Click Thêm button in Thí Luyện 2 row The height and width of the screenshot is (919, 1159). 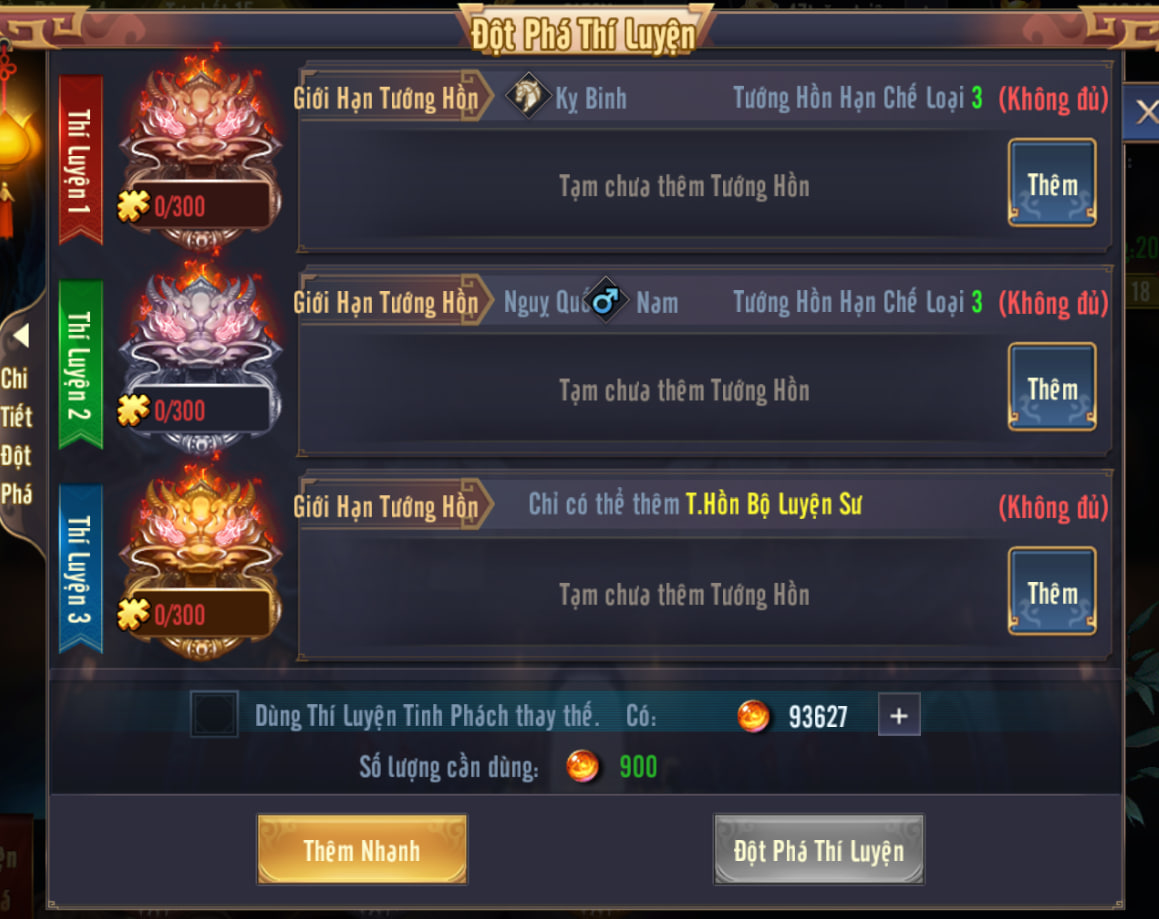click(x=1051, y=387)
